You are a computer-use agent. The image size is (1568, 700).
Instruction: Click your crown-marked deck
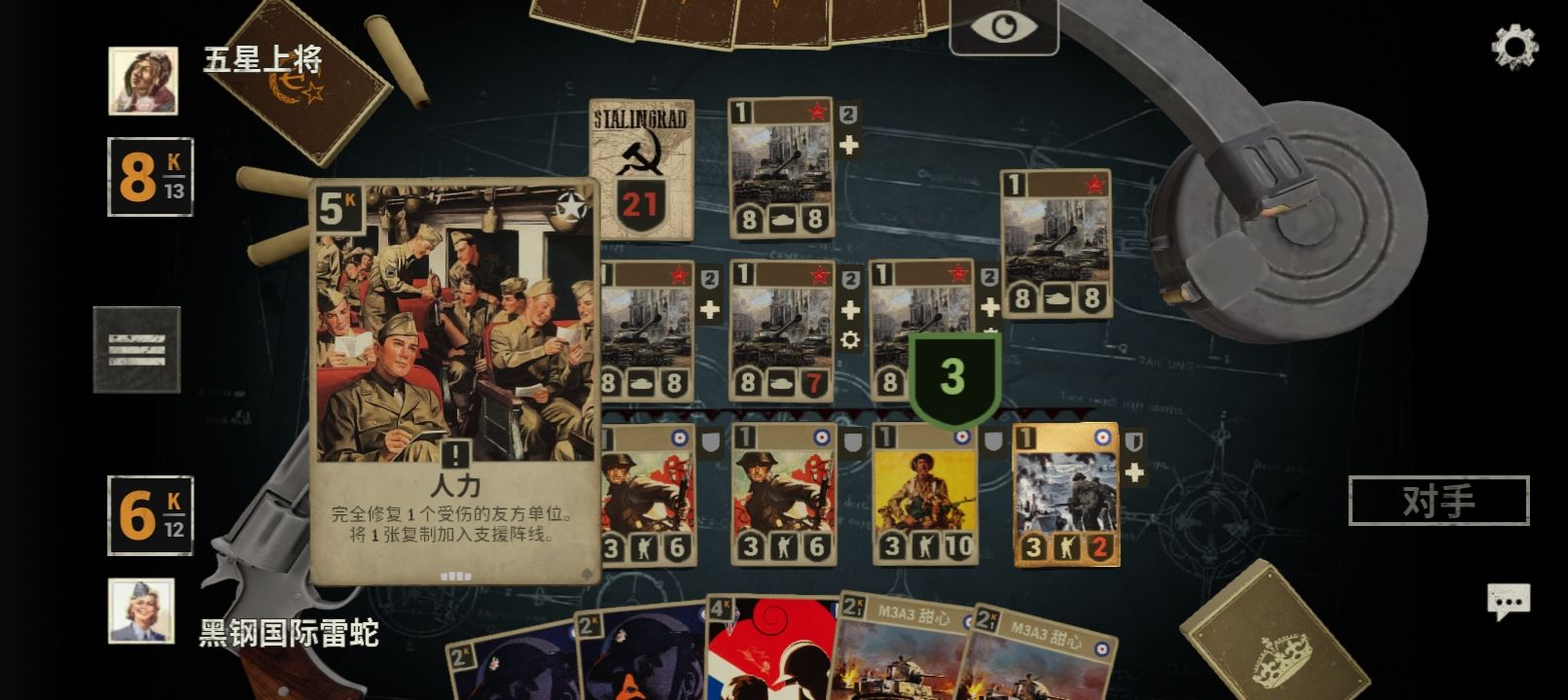click(1272, 637)
